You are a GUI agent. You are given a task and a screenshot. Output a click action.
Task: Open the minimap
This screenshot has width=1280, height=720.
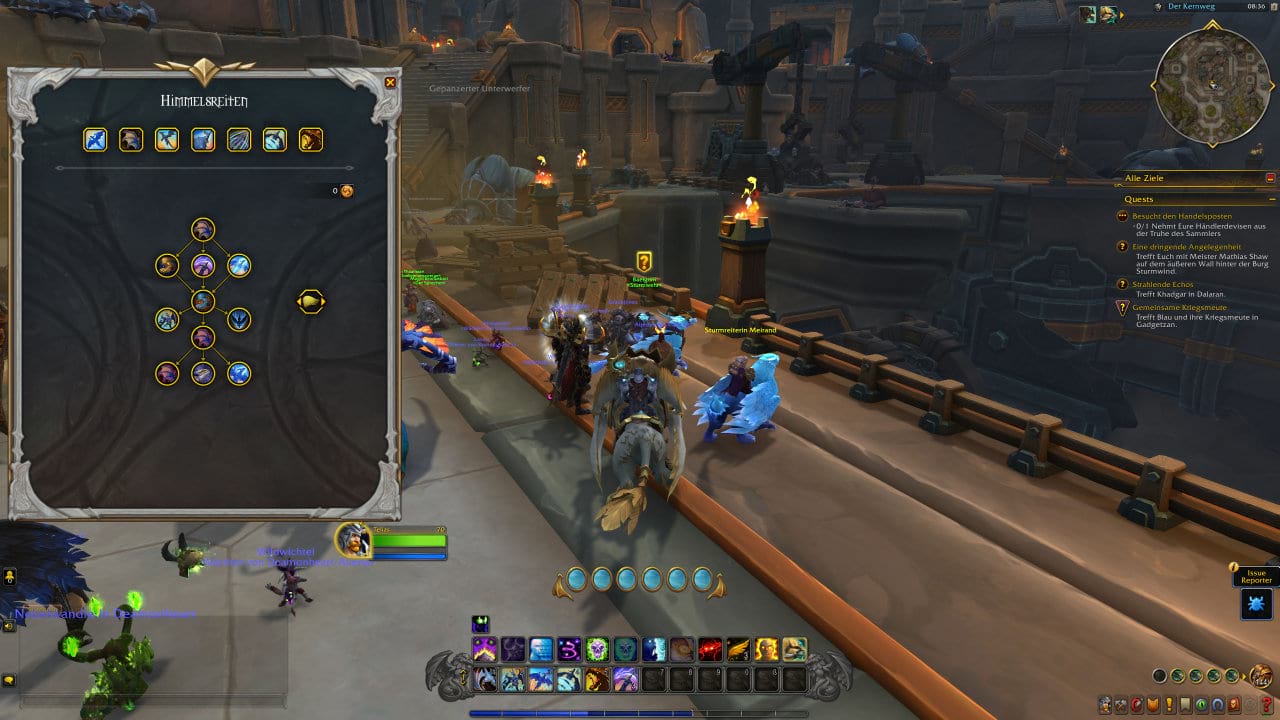point(1214,84)
